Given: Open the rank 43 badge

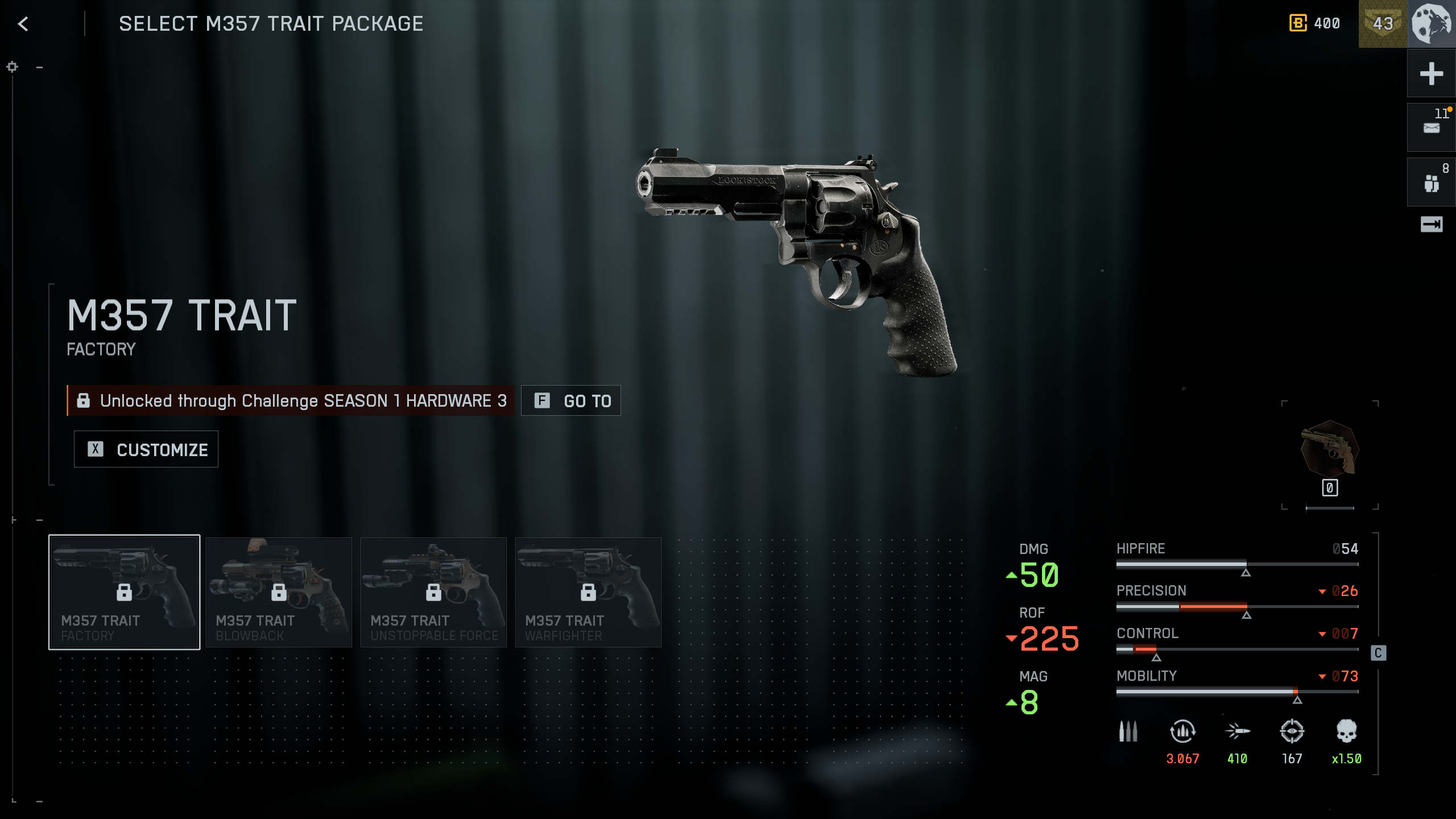Looking at the screenshot, I should pos(1383,24).
